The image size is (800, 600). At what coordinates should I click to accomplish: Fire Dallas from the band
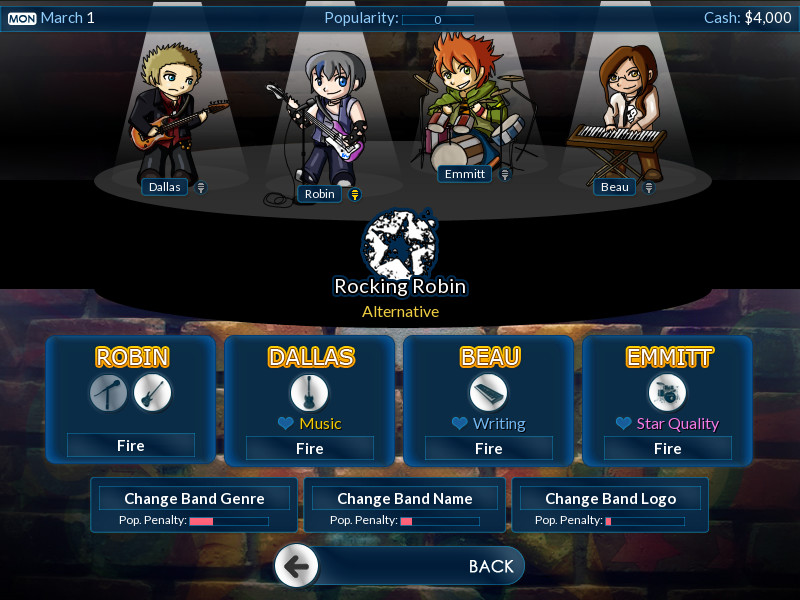310,449
